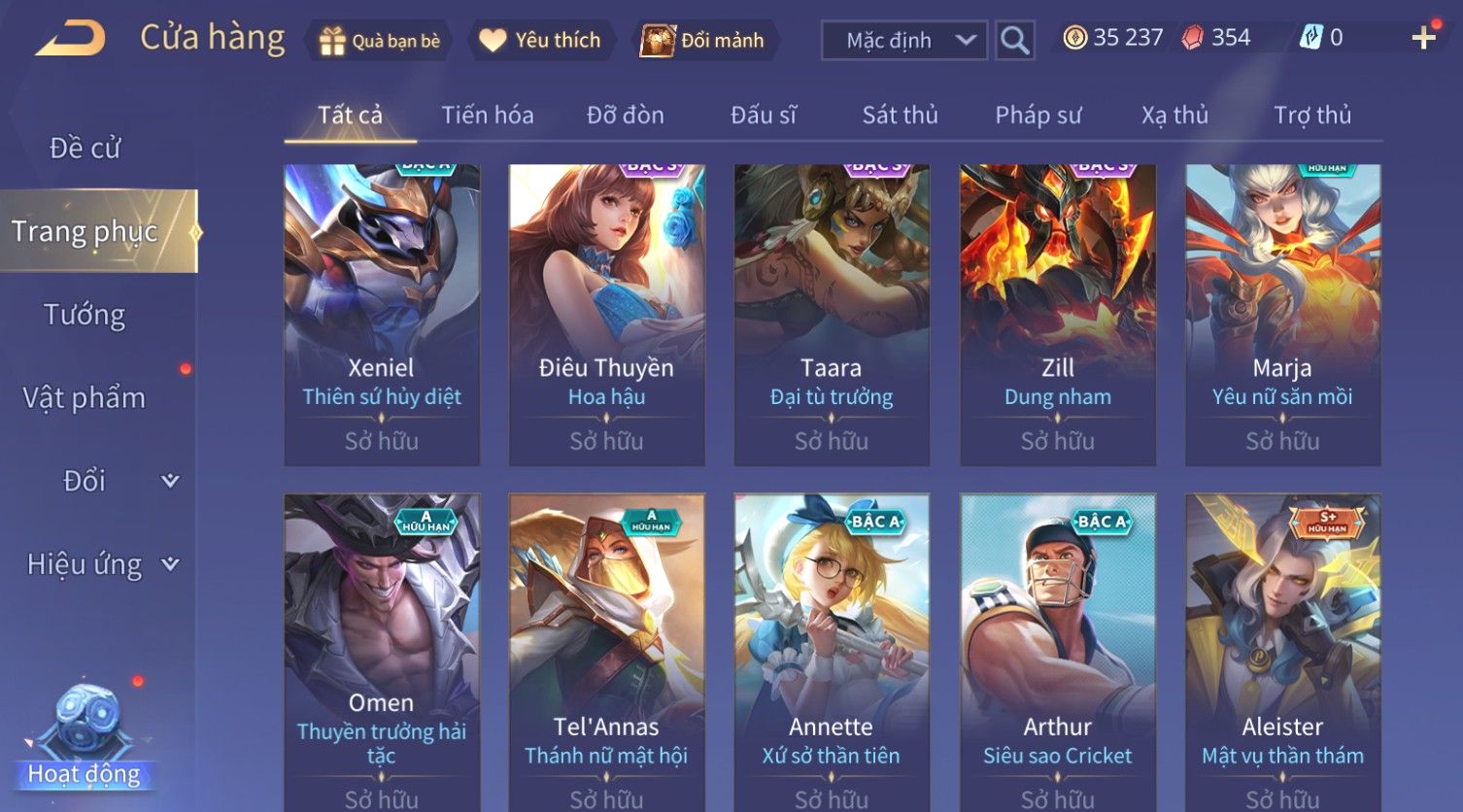The width and height of the screenshot is (1463, 812).
Task: Open the Trợ thủ tab
Action: [x=1311, y=116]
